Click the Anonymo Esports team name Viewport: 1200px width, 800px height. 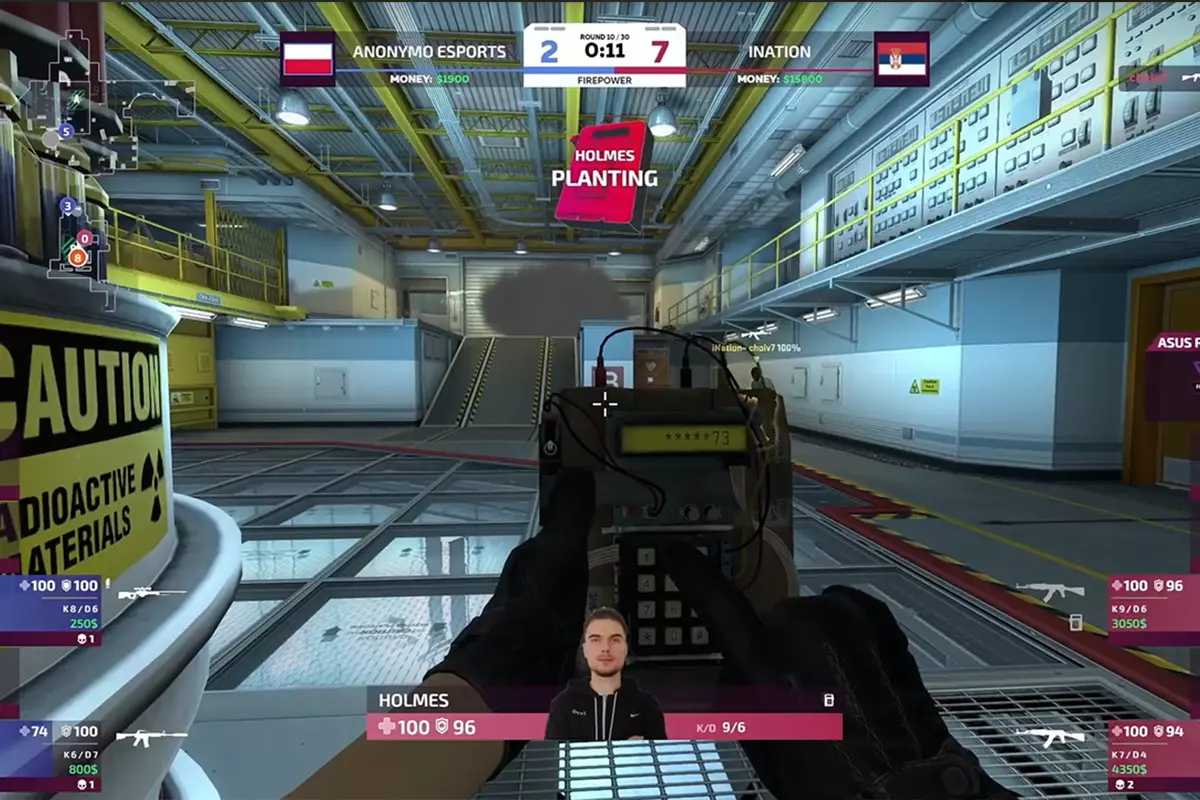coord(429,52)
